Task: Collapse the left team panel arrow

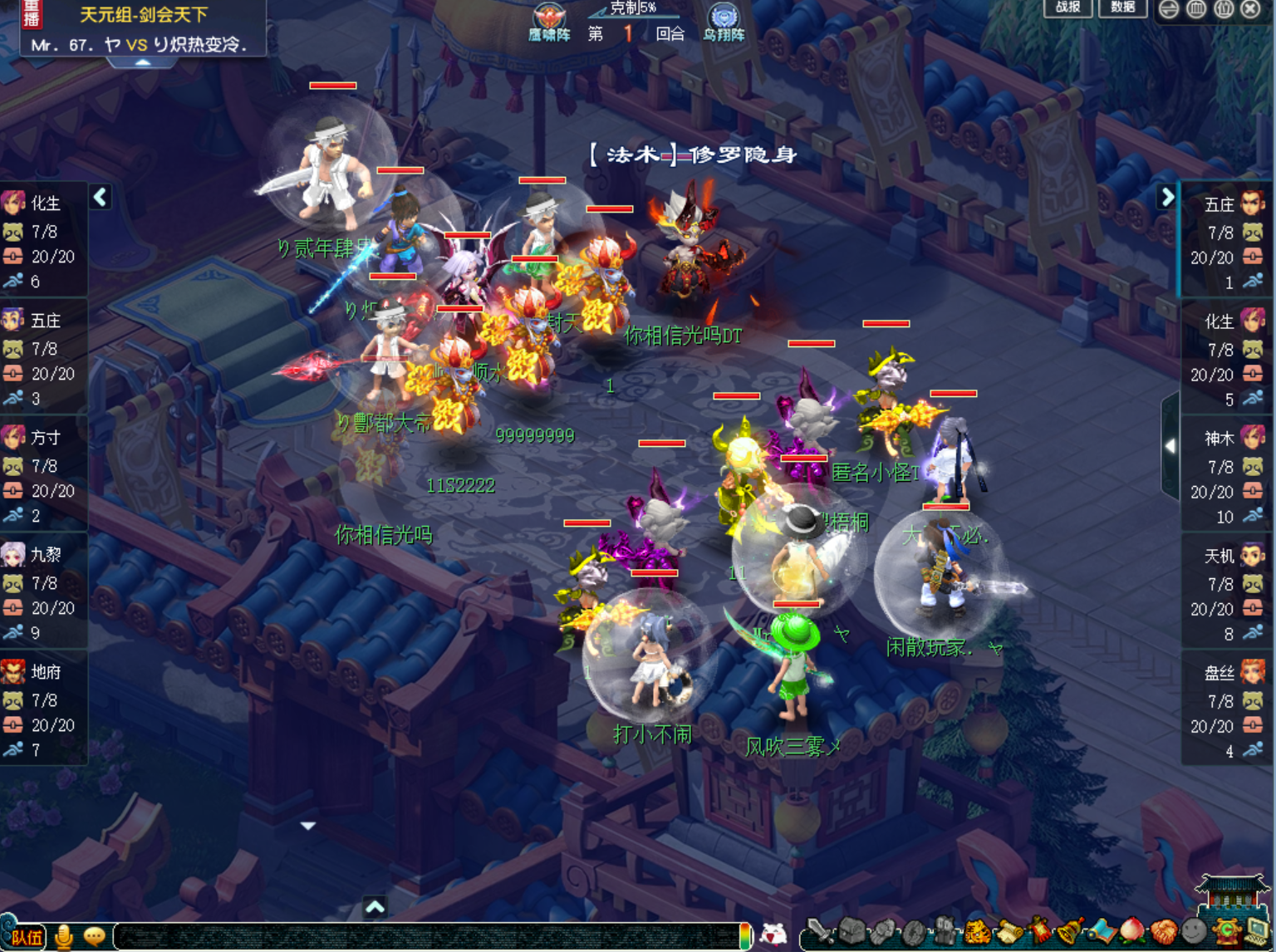Action: click(x=101, y=197)
